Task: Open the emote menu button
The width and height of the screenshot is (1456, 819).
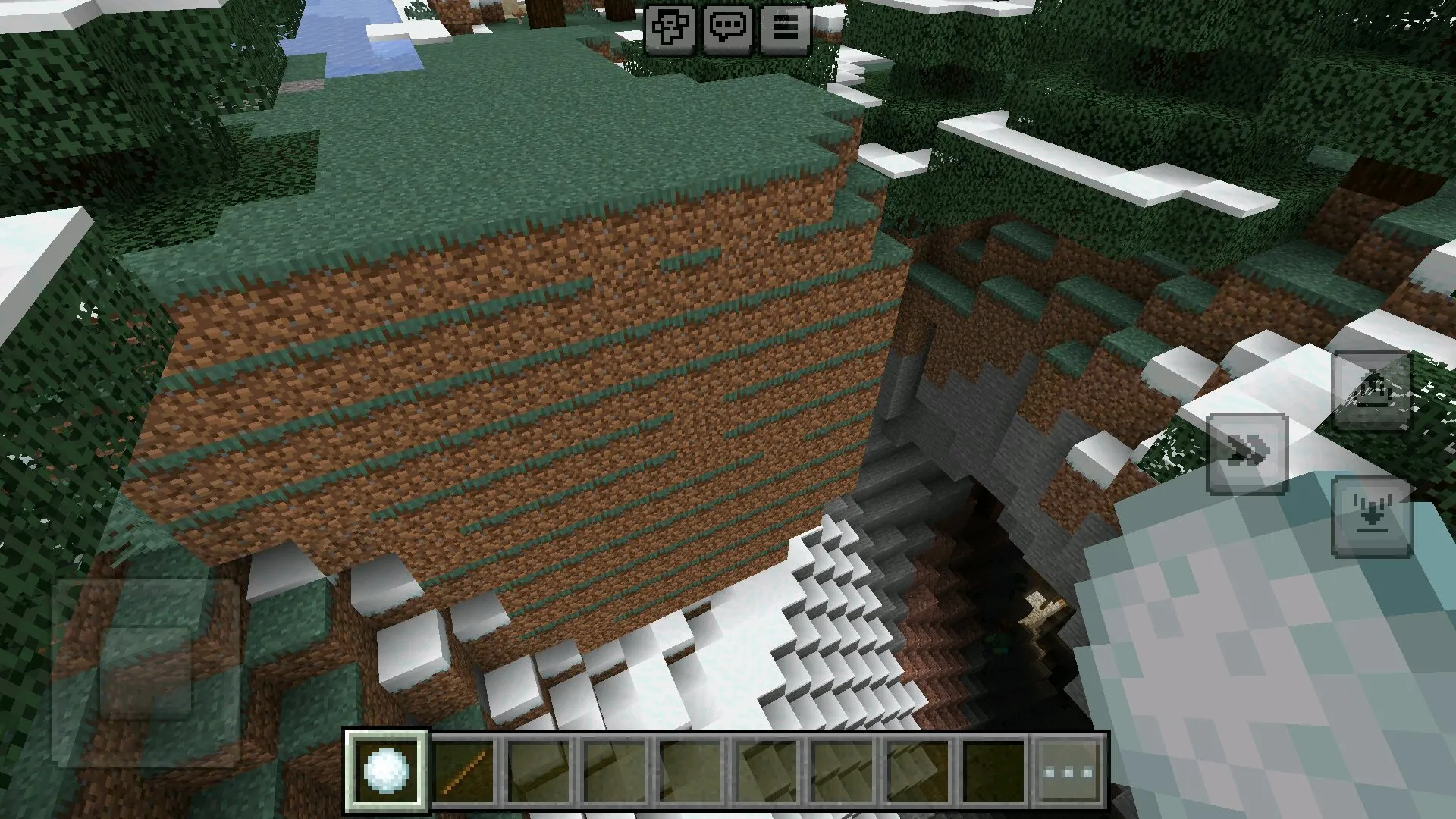Action: point(670,28)
